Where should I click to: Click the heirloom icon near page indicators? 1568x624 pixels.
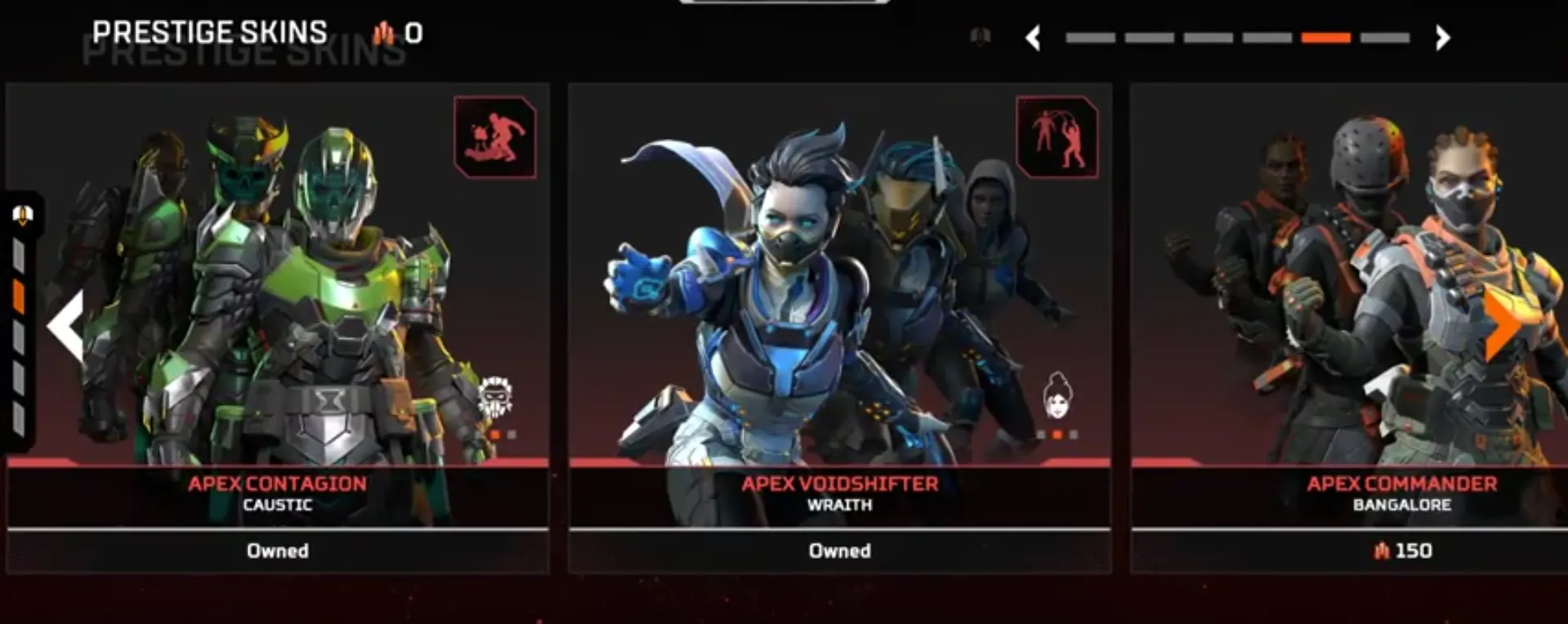pos(980,36)
